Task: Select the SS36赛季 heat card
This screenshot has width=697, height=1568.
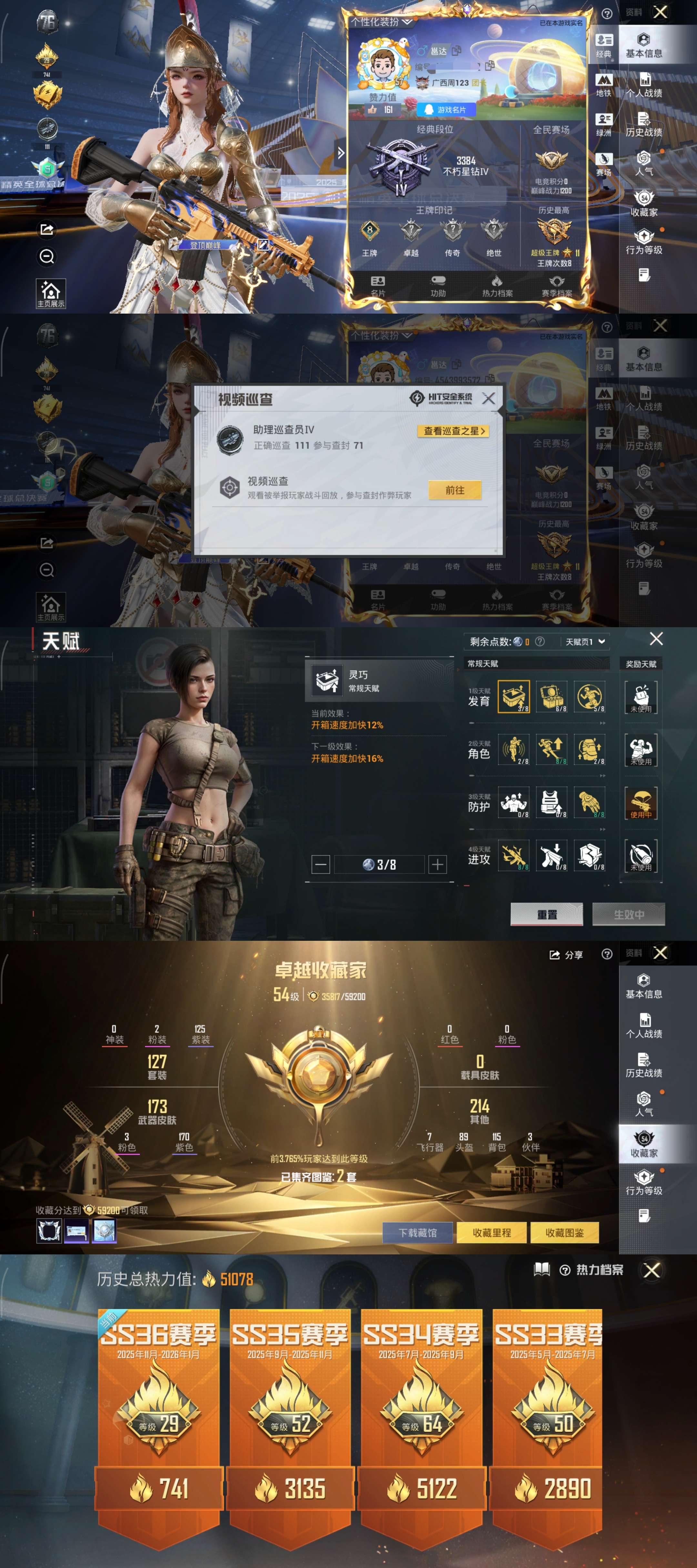Action: pyautogui.click(x=158, y=1412)
